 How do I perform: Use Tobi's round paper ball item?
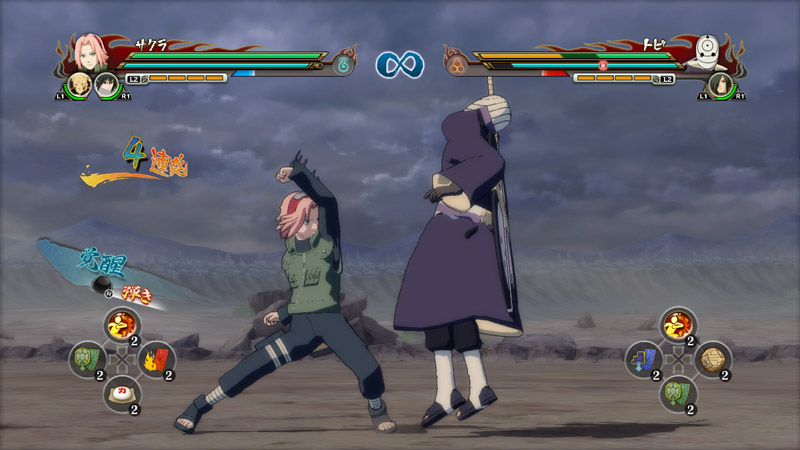713,358
